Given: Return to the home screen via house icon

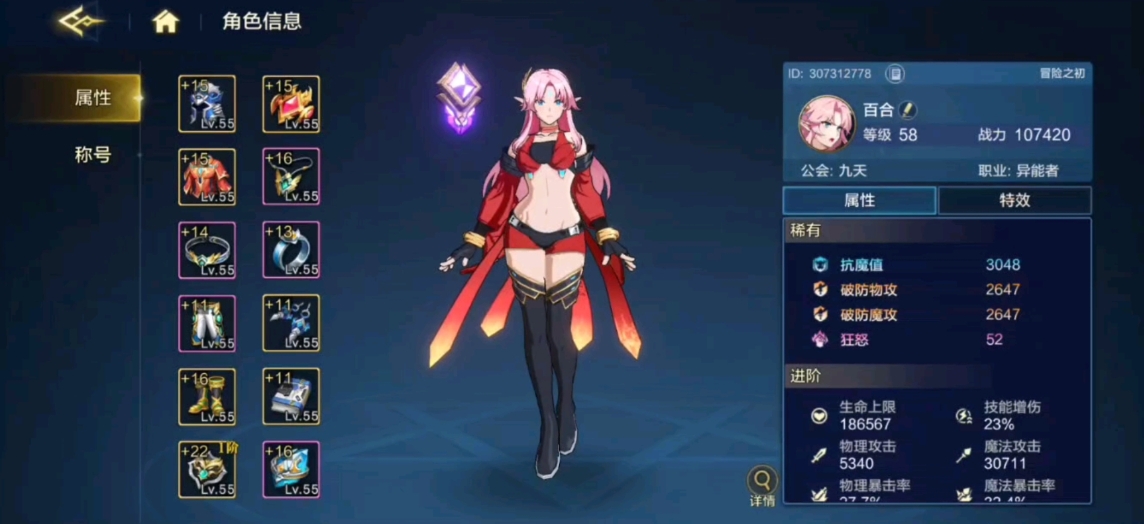Looking at the screenshot, I should pyautogui.click(x=165, y=22).
